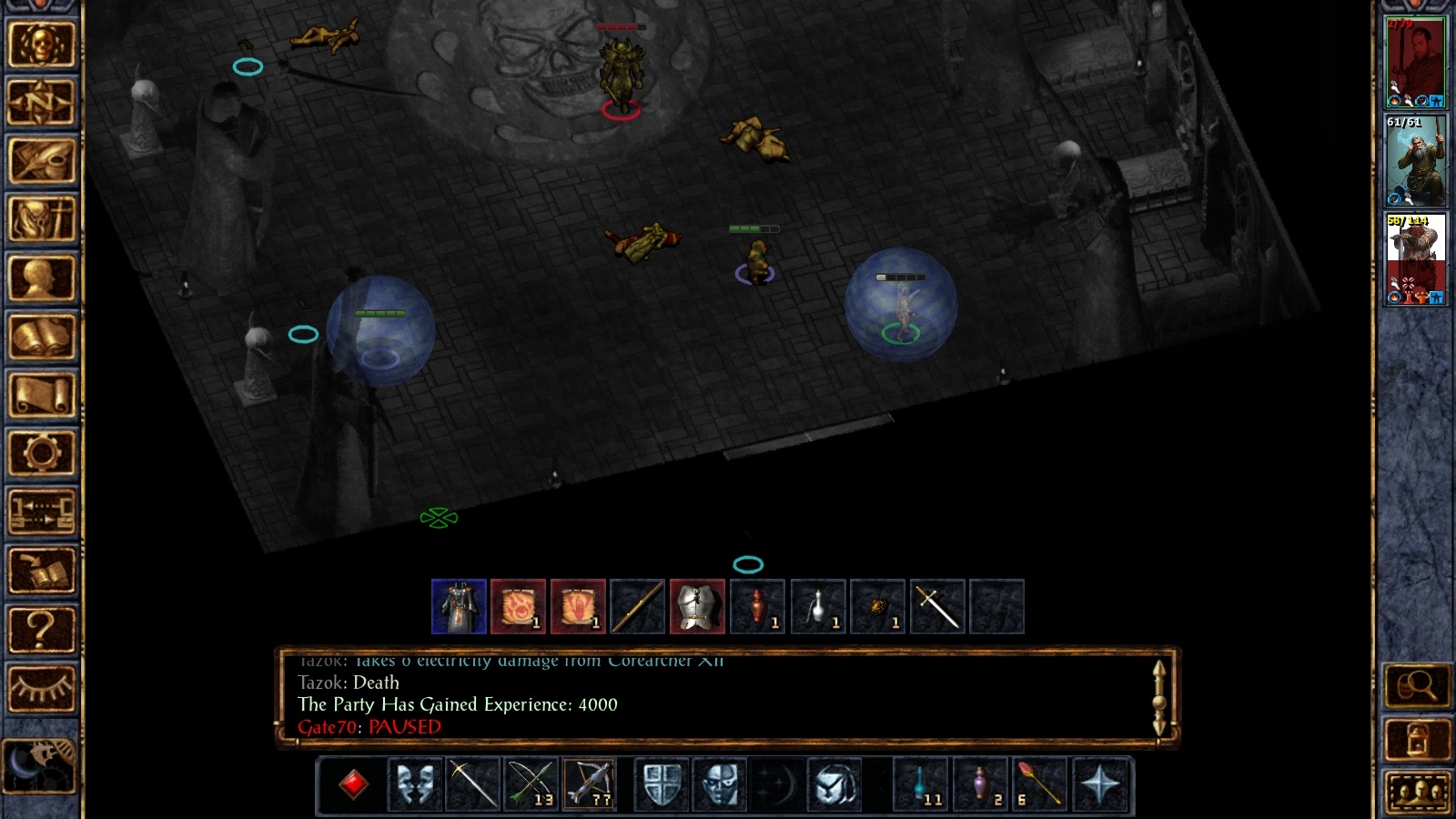1456x819 pixels.
Task: Select all party members with the three-heads button
Action: pyautogui.click(x=1417, y=793)
